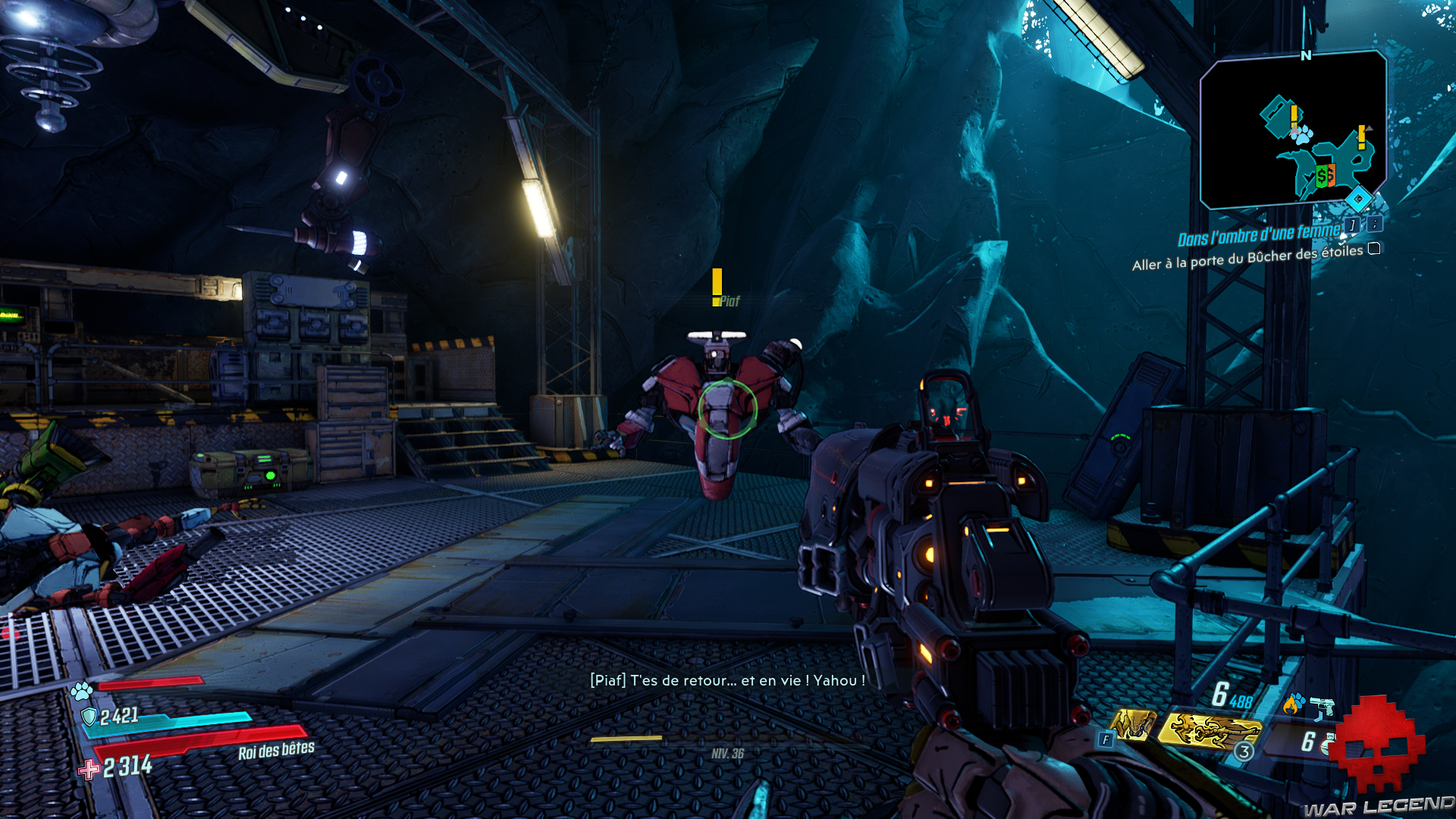The width and height of the screenshot is (1456, 819).
Task: Activate the golden flying creature skill icon
Action: [x=1208, y=731]
